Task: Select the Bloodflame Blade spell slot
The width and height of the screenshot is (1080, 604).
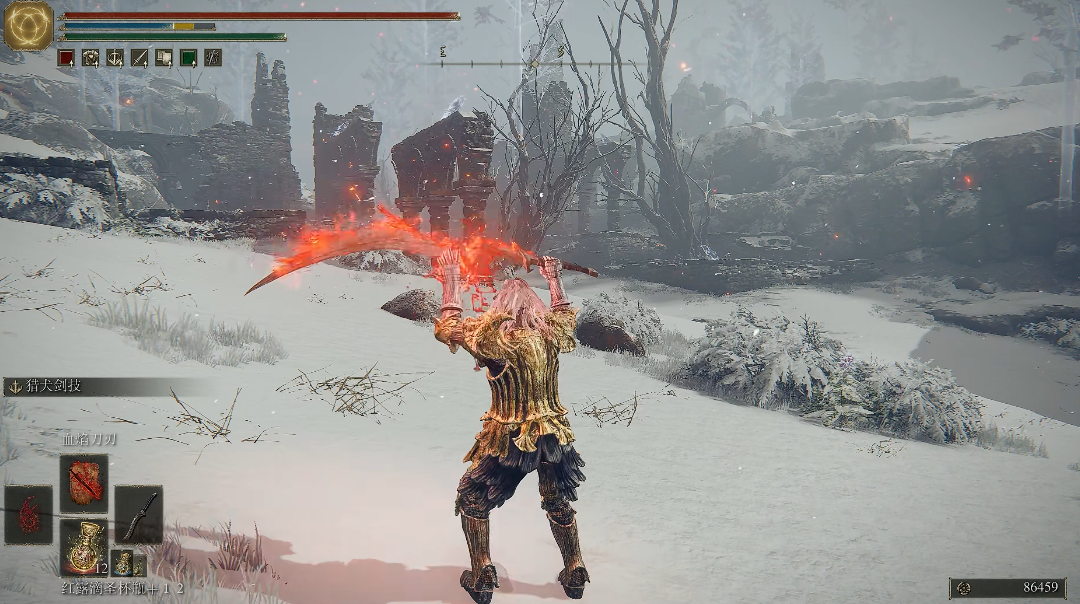Action: (83, 483)
